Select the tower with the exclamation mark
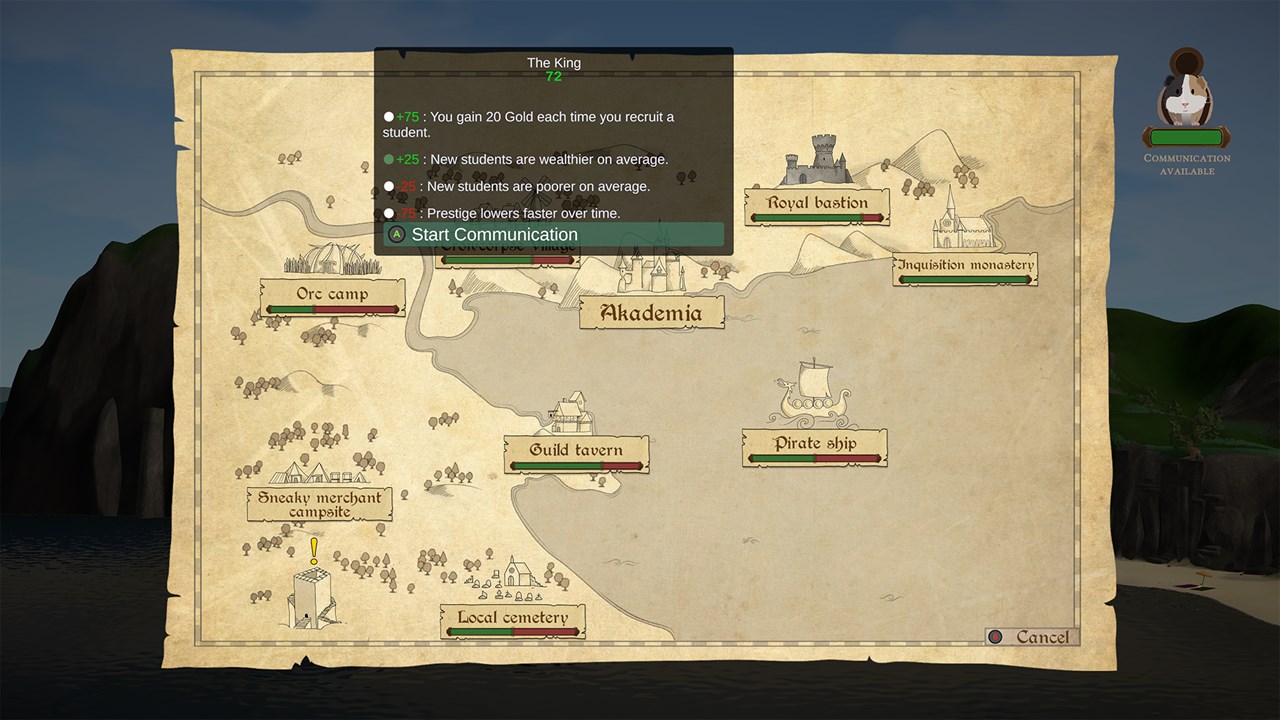This screenshot has height=720, width=1280. click(312, 599)
